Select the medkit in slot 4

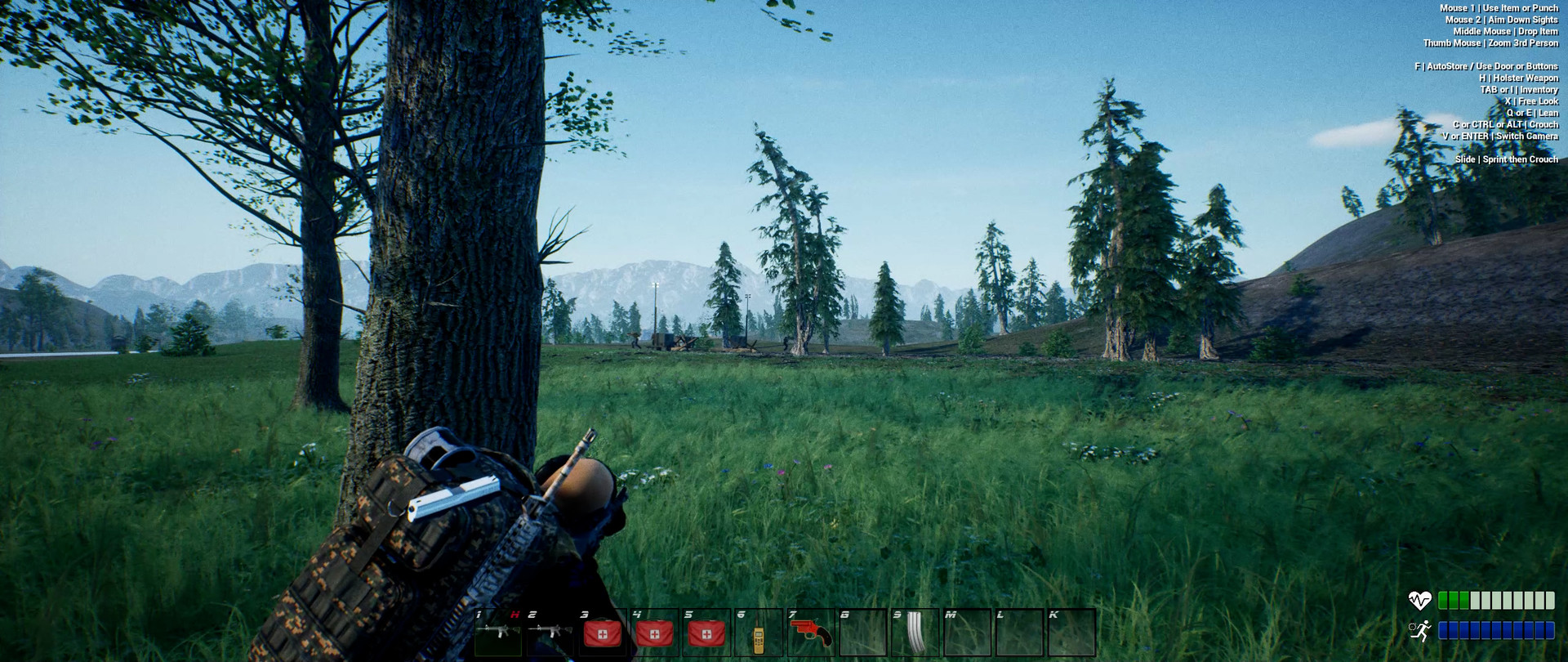(654, 633)
